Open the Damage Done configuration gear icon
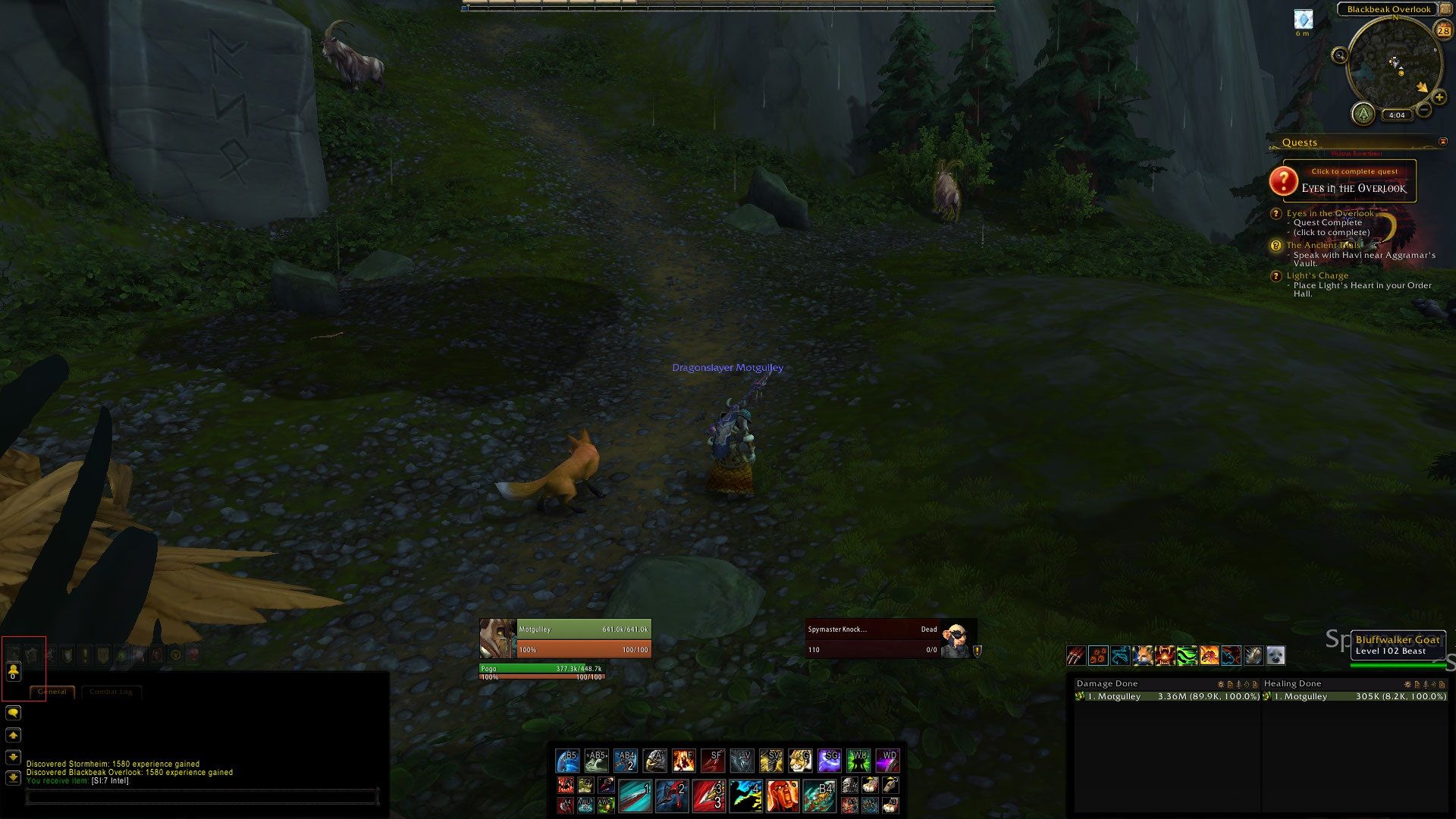 pos(1220,684)
